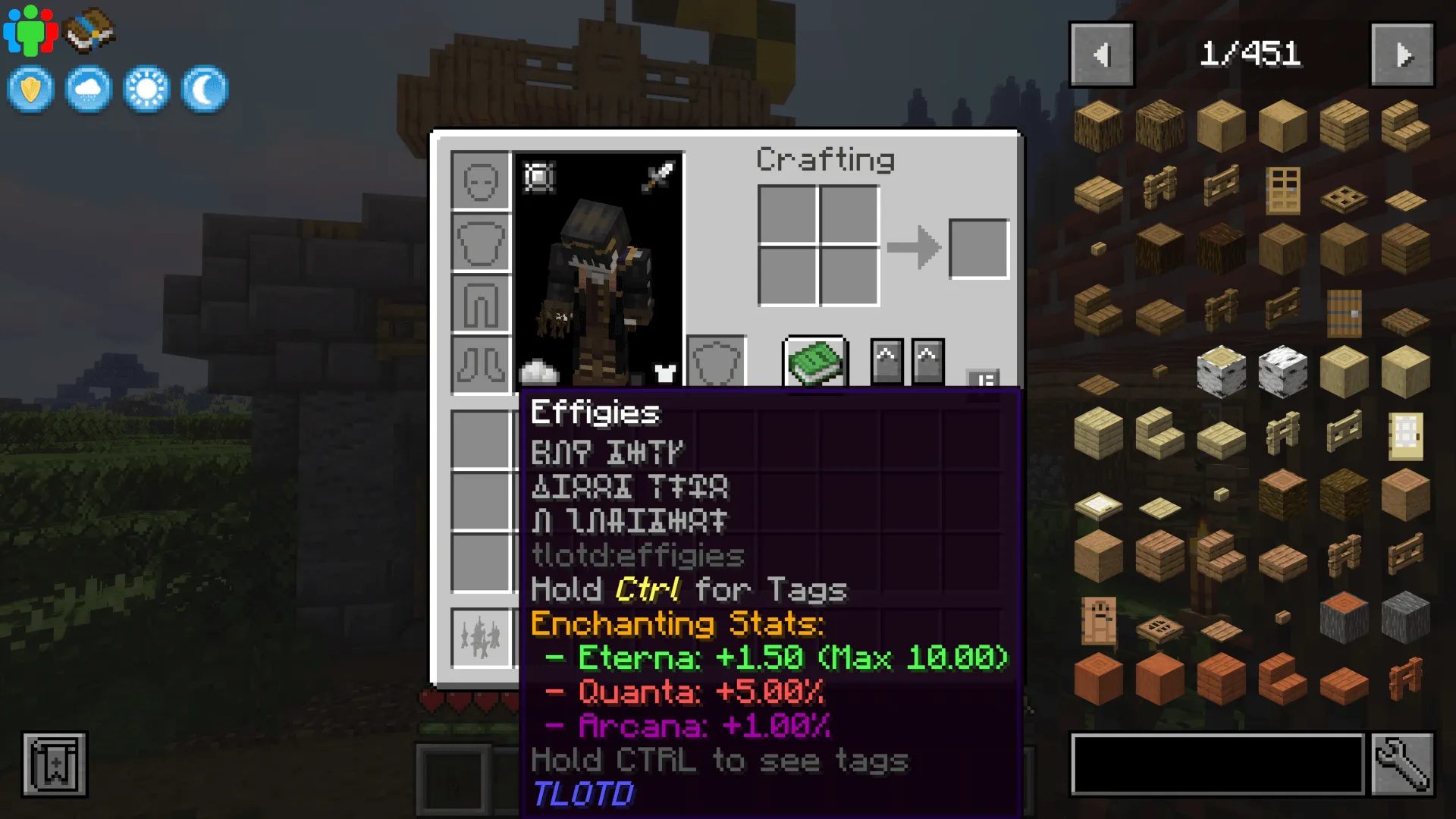Image resolution: width=1456 pixels, height=819 pixels.
Task: Set time to day with the sun button
Action: 145,88
